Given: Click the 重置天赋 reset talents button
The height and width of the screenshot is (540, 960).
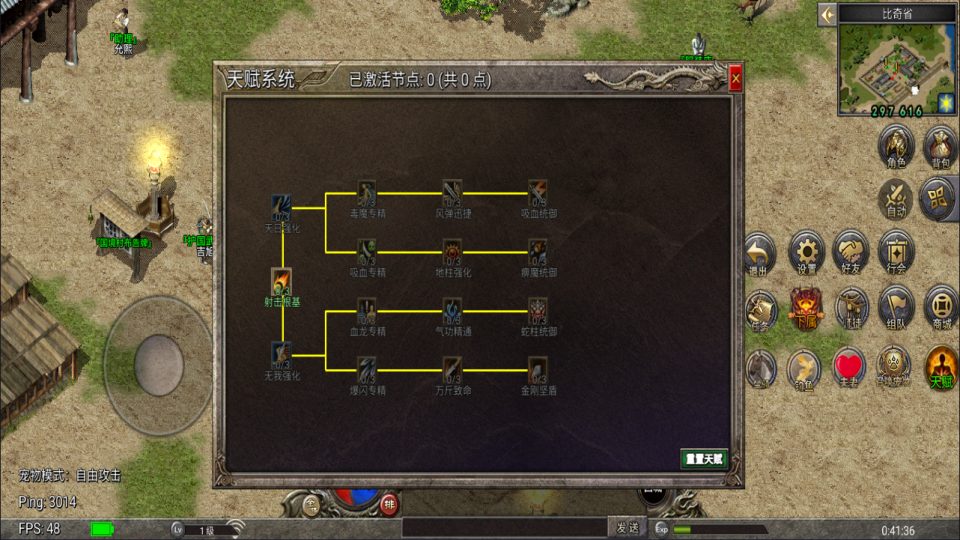Looking at the screenshot, I should pos(704,459).
